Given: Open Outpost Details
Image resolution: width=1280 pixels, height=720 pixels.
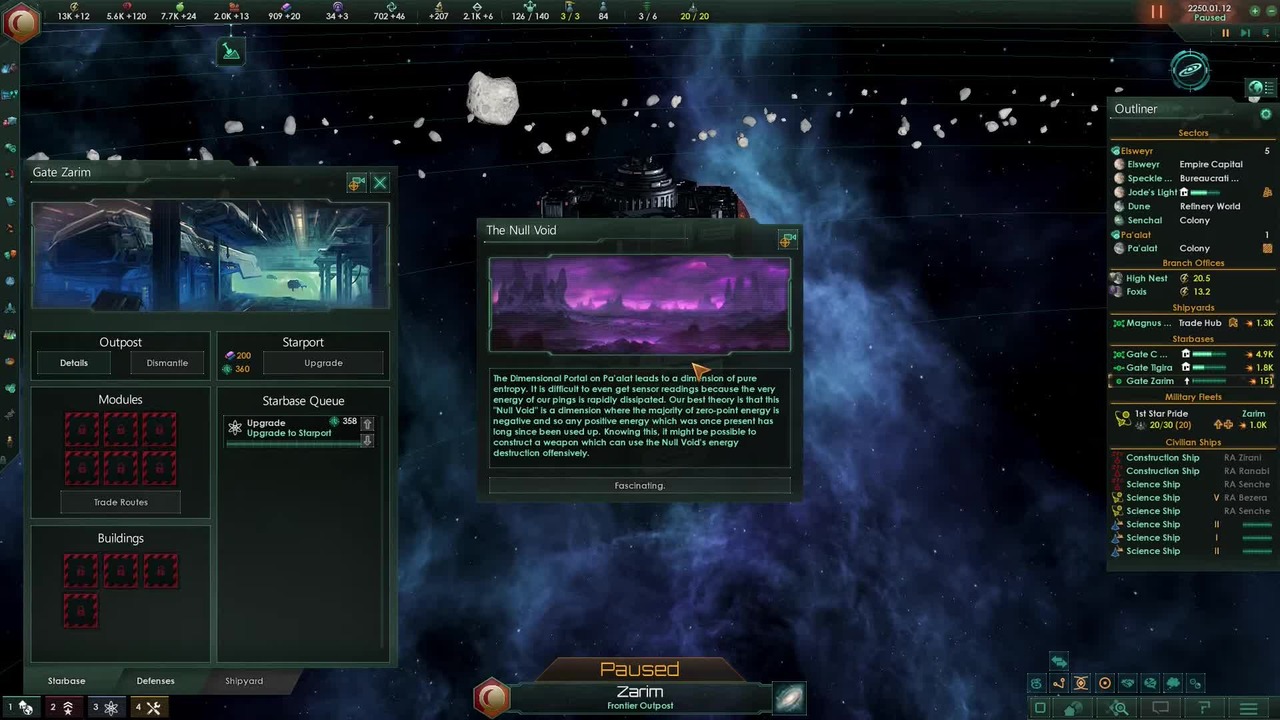Looking at the screenshot, I should pyautogui.click(x=74, y=363).
